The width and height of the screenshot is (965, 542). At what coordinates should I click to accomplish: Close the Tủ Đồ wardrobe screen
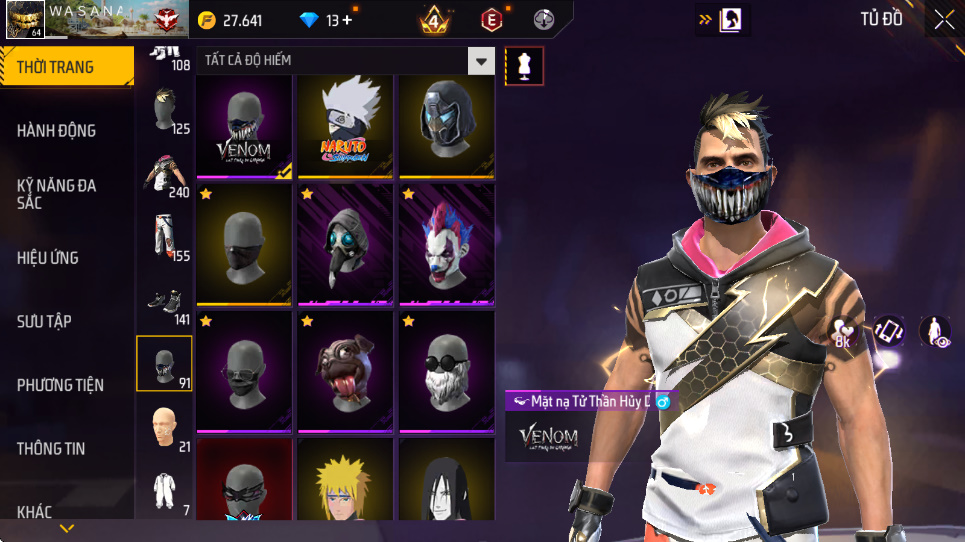tap(944, 19)
